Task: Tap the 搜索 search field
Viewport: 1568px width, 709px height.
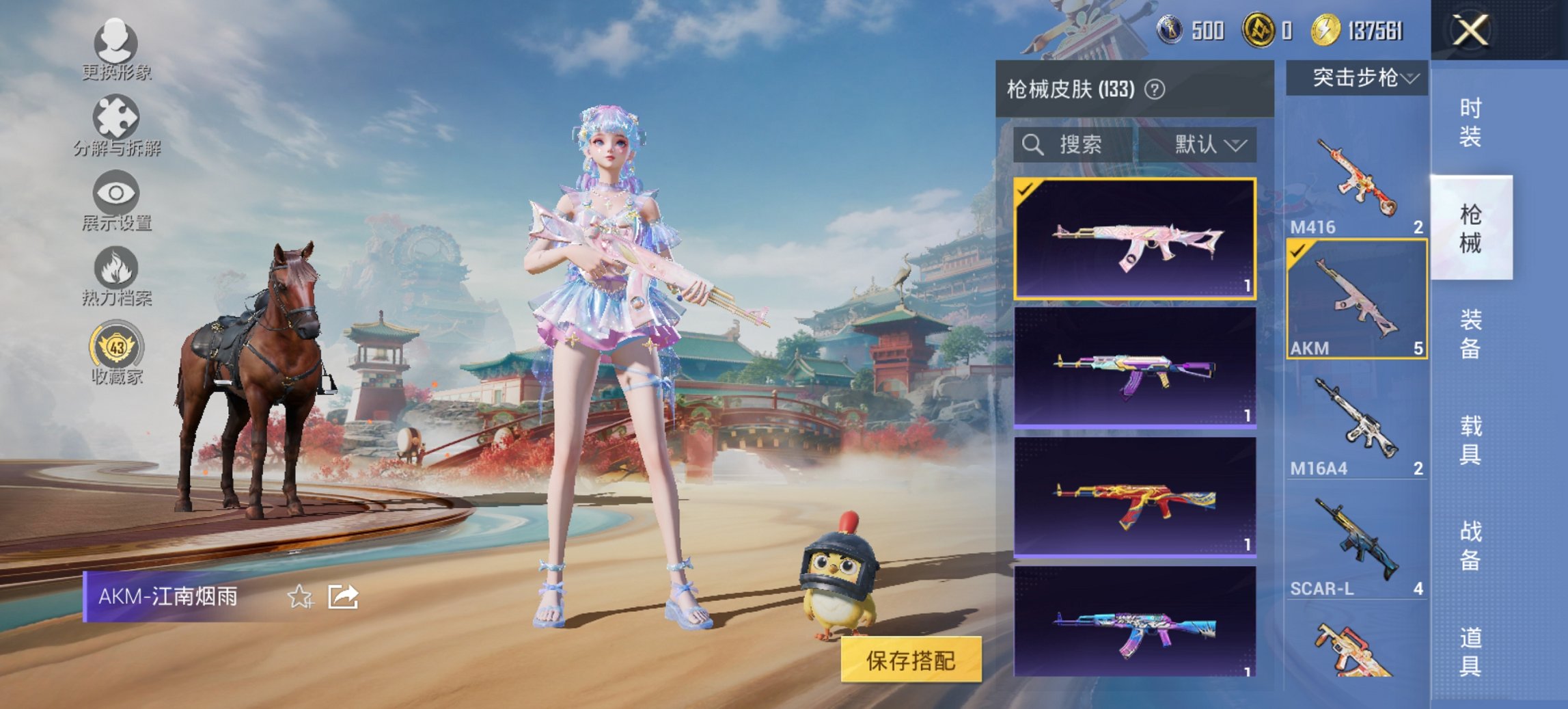Action: coord(1073,144)
